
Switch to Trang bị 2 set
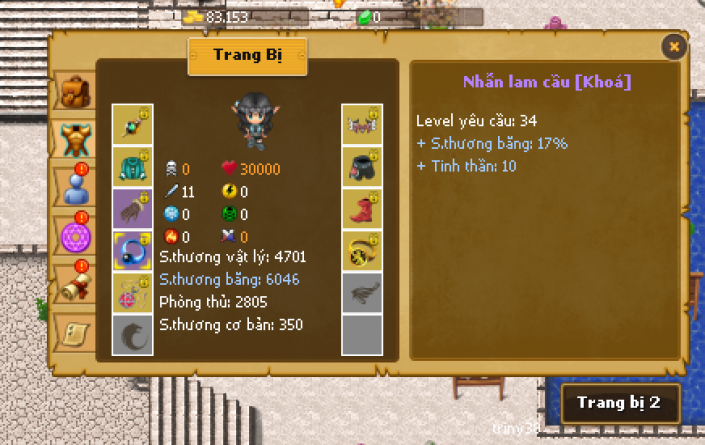point(620,403)
